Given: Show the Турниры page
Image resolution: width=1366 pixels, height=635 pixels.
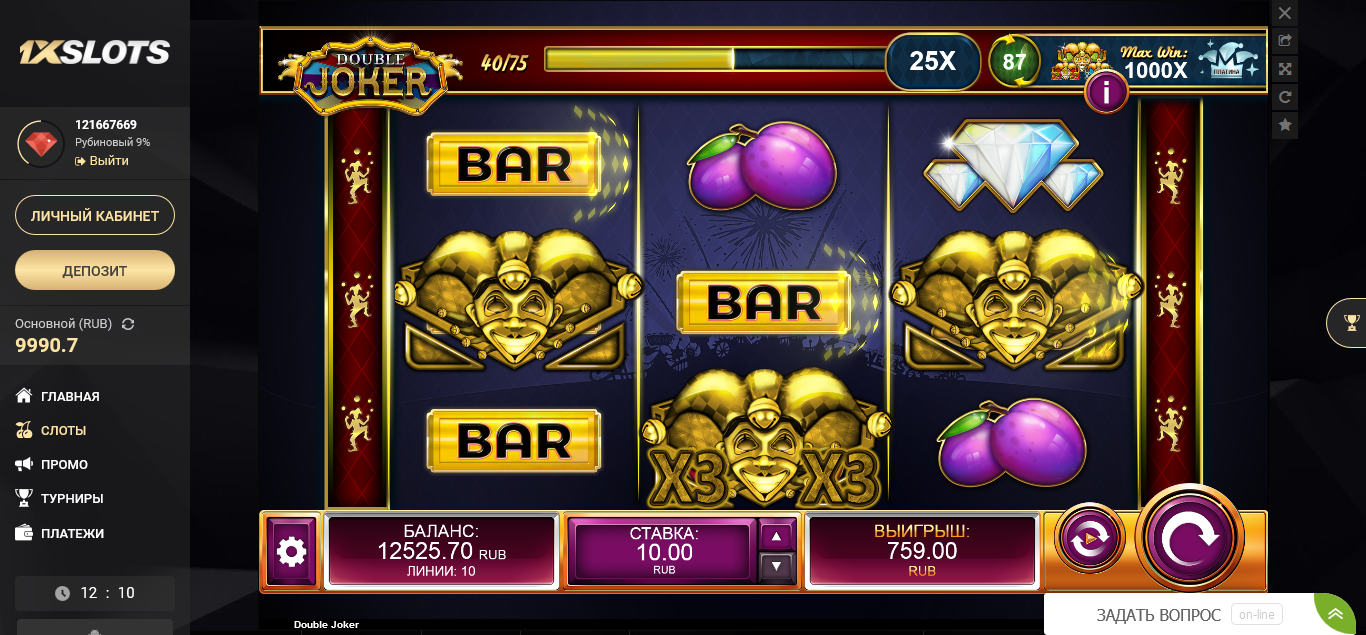Looking at the screenshot, I should pos(71,498).
